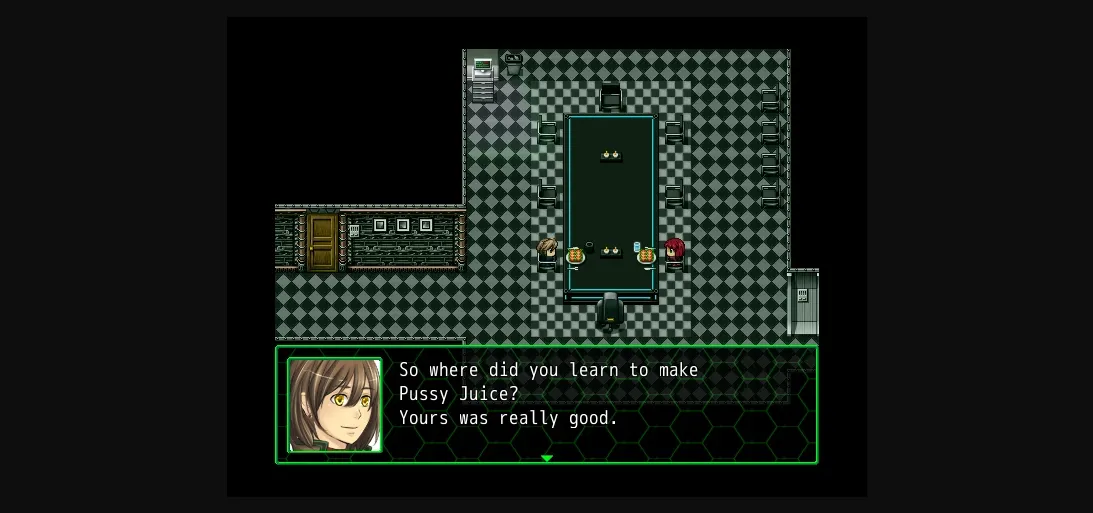Advance dialogue with the green continue arrow
The image size is (1093, 513).
(x=546, y=458)
